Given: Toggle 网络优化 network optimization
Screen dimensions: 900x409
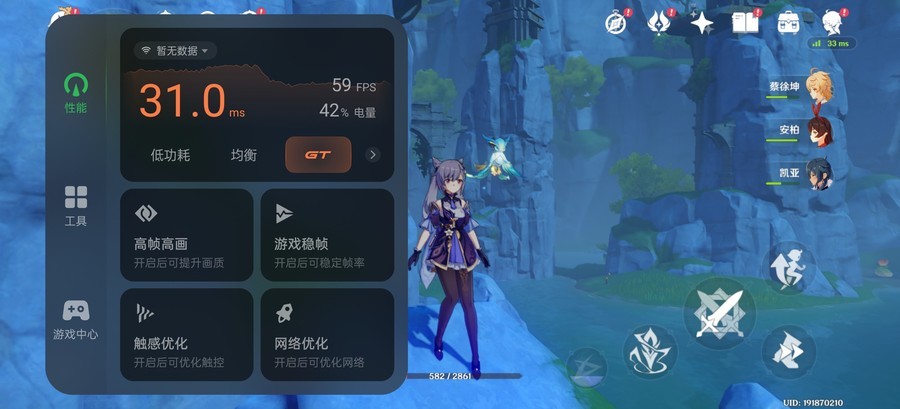Looking at the screenshot, I should pyautogui.click(x=327, y=334).
